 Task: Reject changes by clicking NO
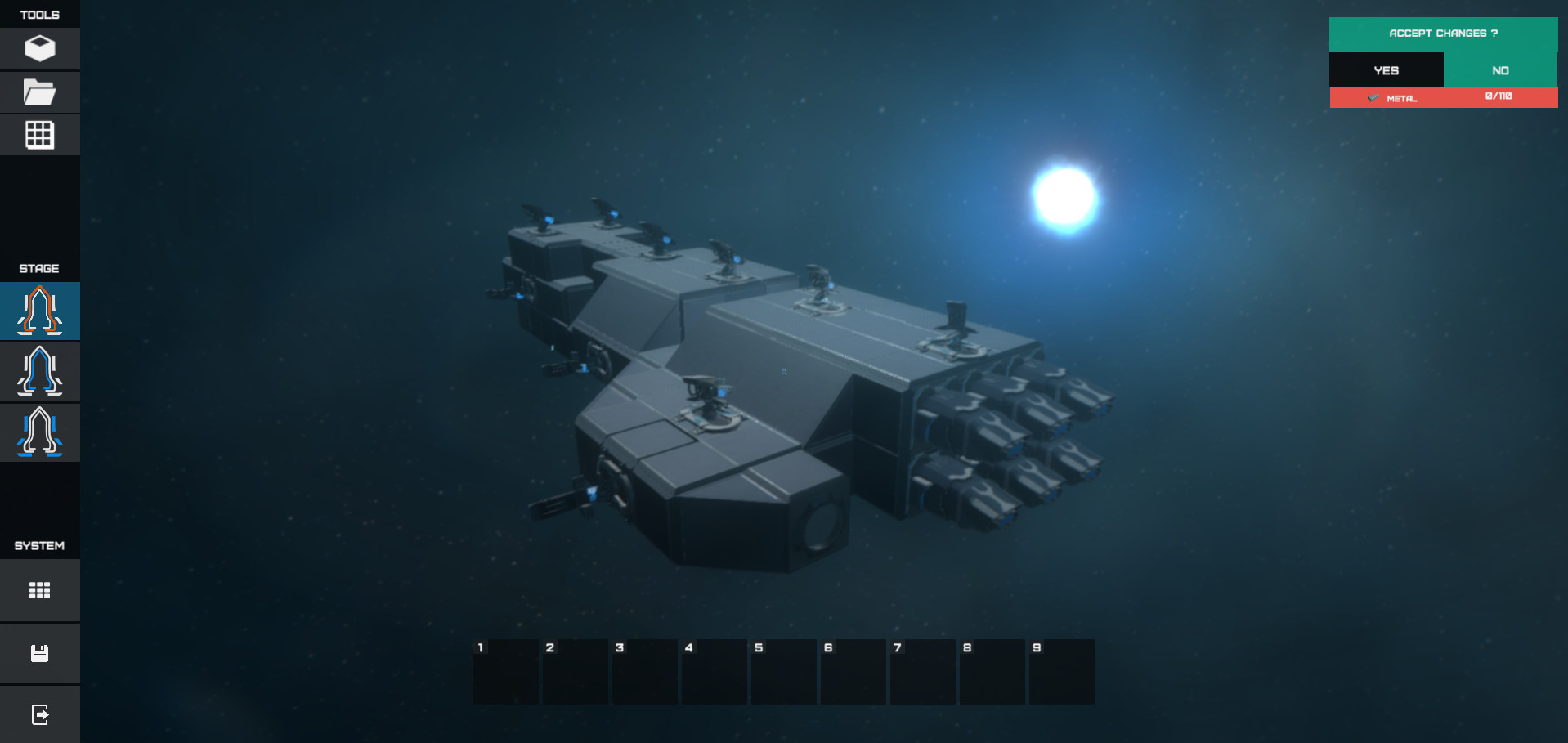1500,70
